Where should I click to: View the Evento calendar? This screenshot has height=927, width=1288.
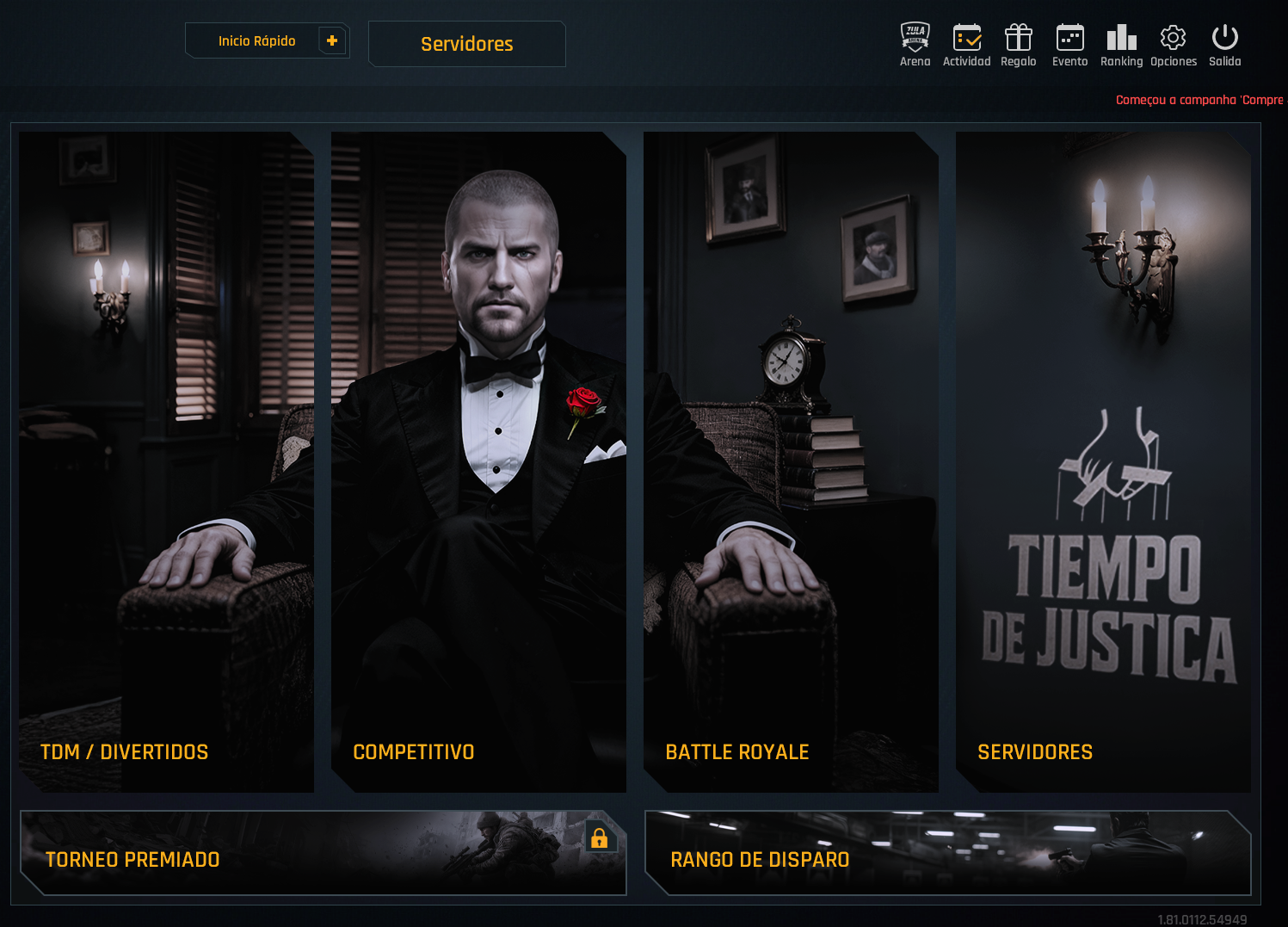(x=1069, y=45)
